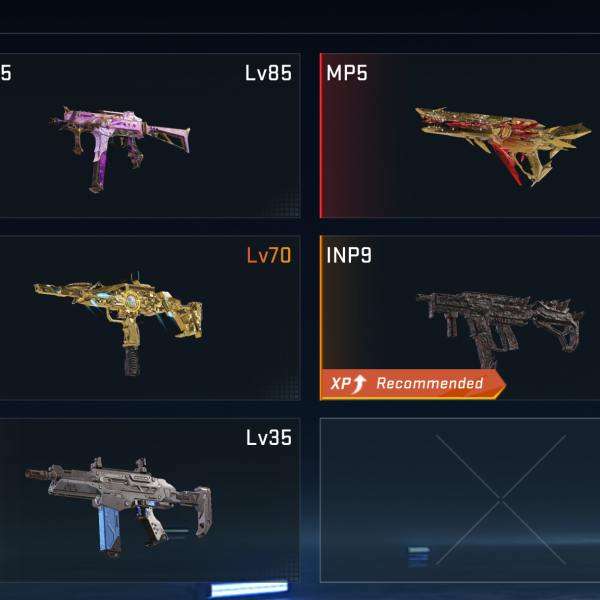Select the Lv85 pink submachine gun card
600x600 pixels.
point(150,136)
